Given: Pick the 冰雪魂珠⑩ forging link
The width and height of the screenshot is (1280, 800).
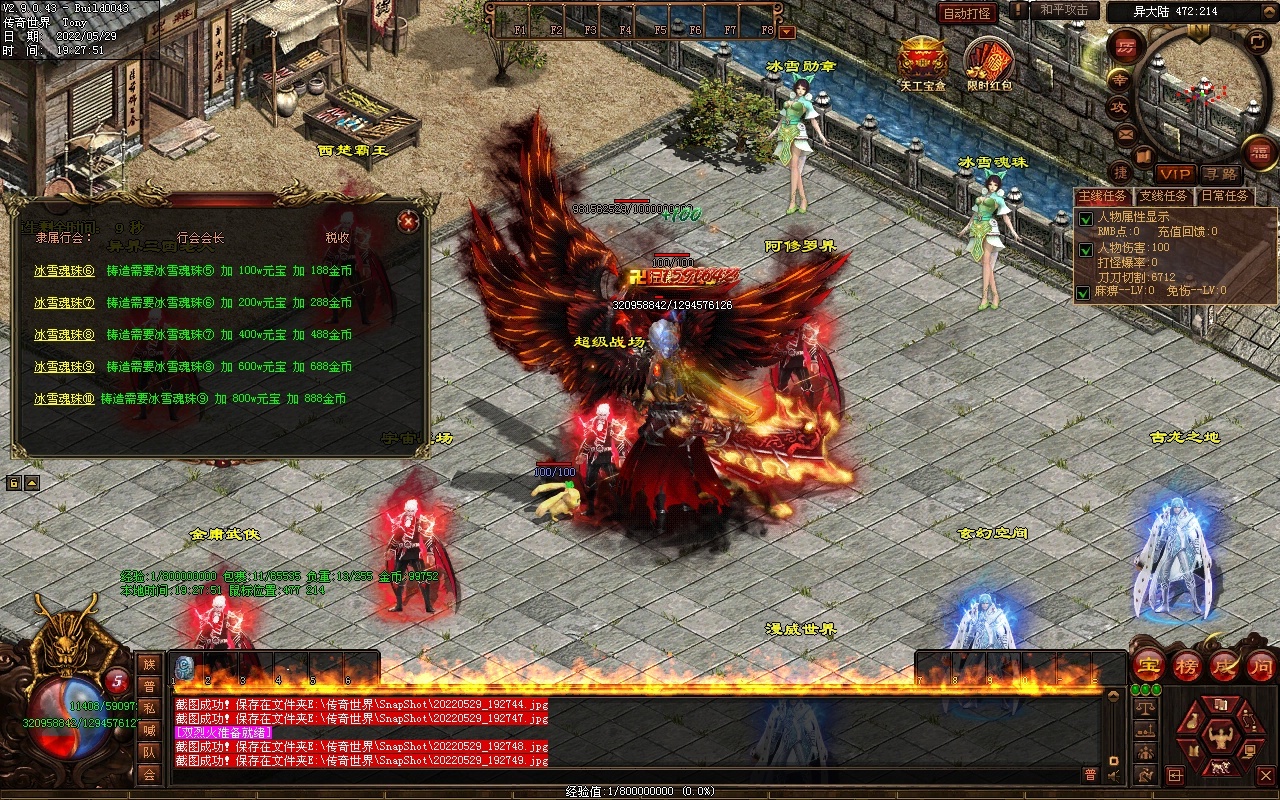Looking at the screenshot, I should click(x=64, y=399).
